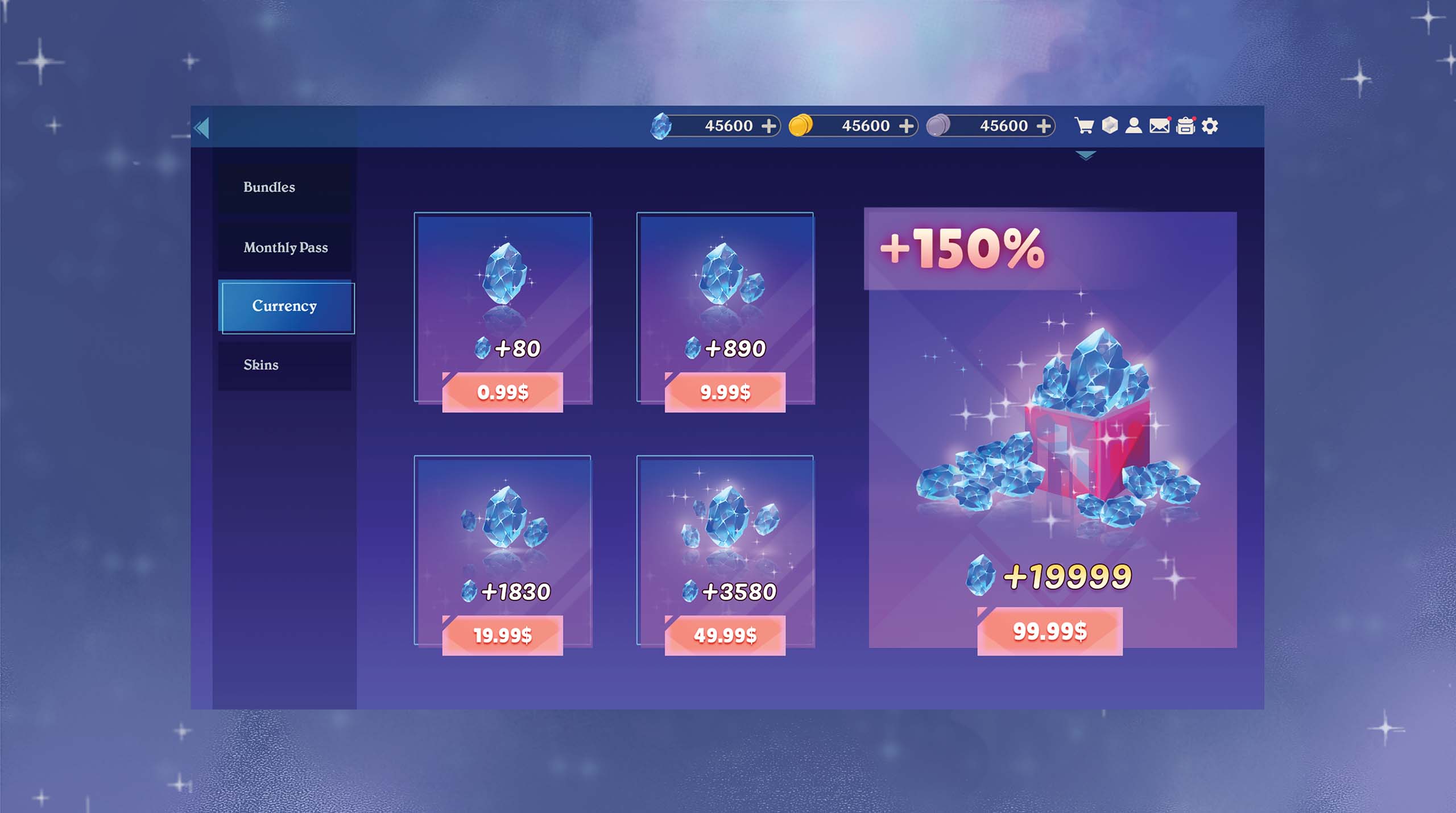Viewport: 1456px width, 813px height.
Task: Check the mail envelope icon
Action: coord(1159,126)
